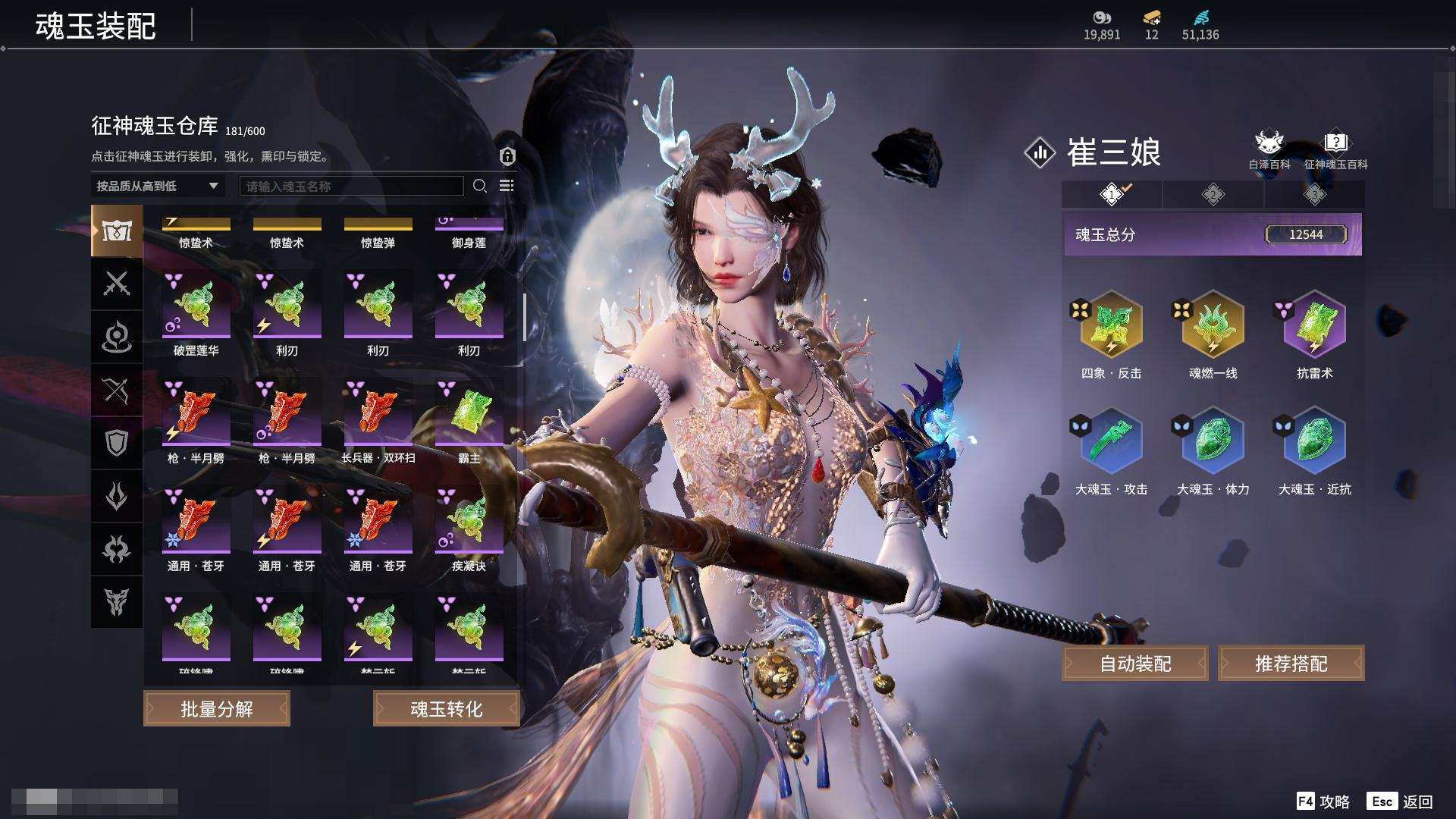1456x819 pixels.
Task: Click the magnifier search icon
Action: [479, 186]
